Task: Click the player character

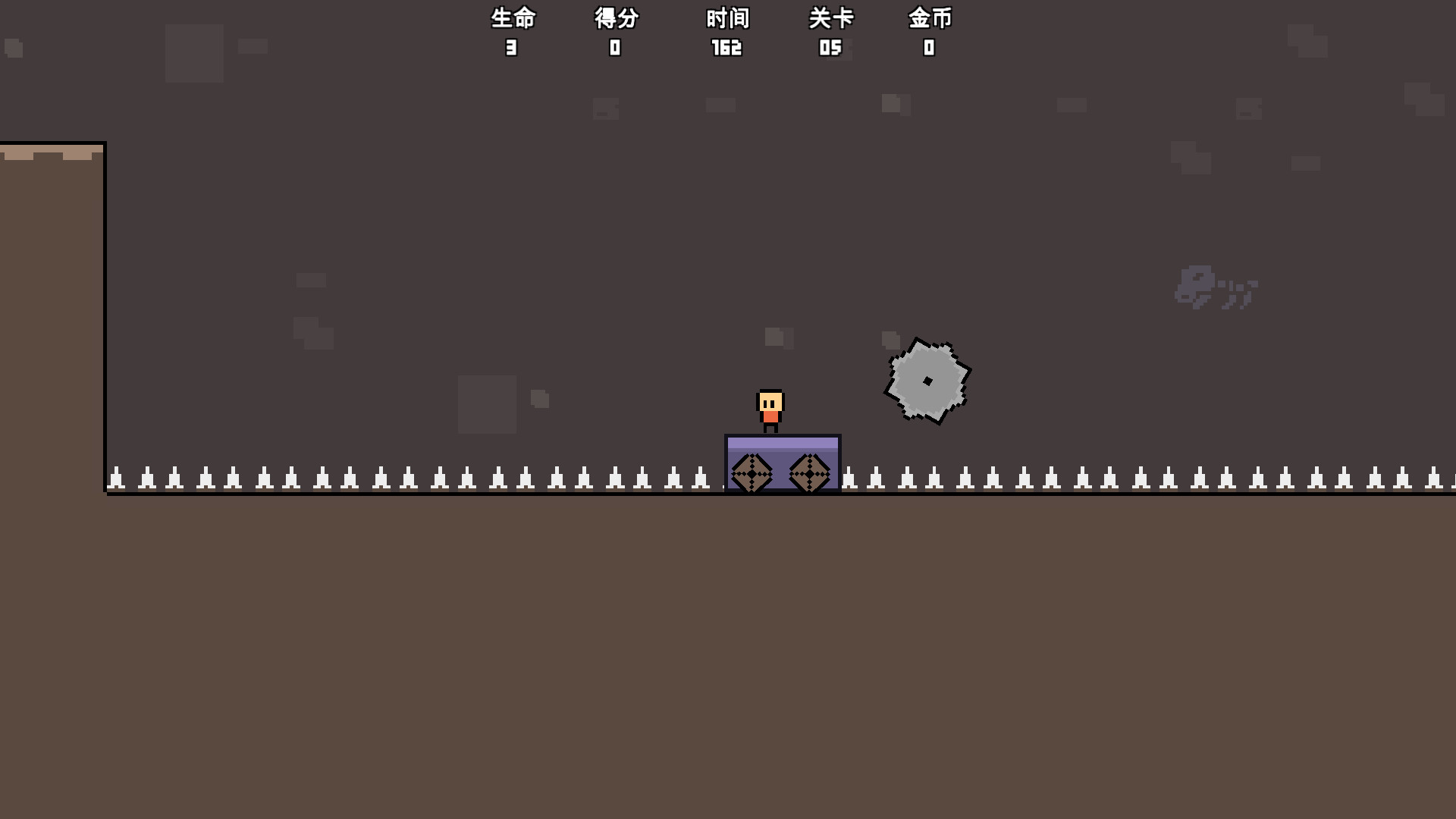Action: 769,409
